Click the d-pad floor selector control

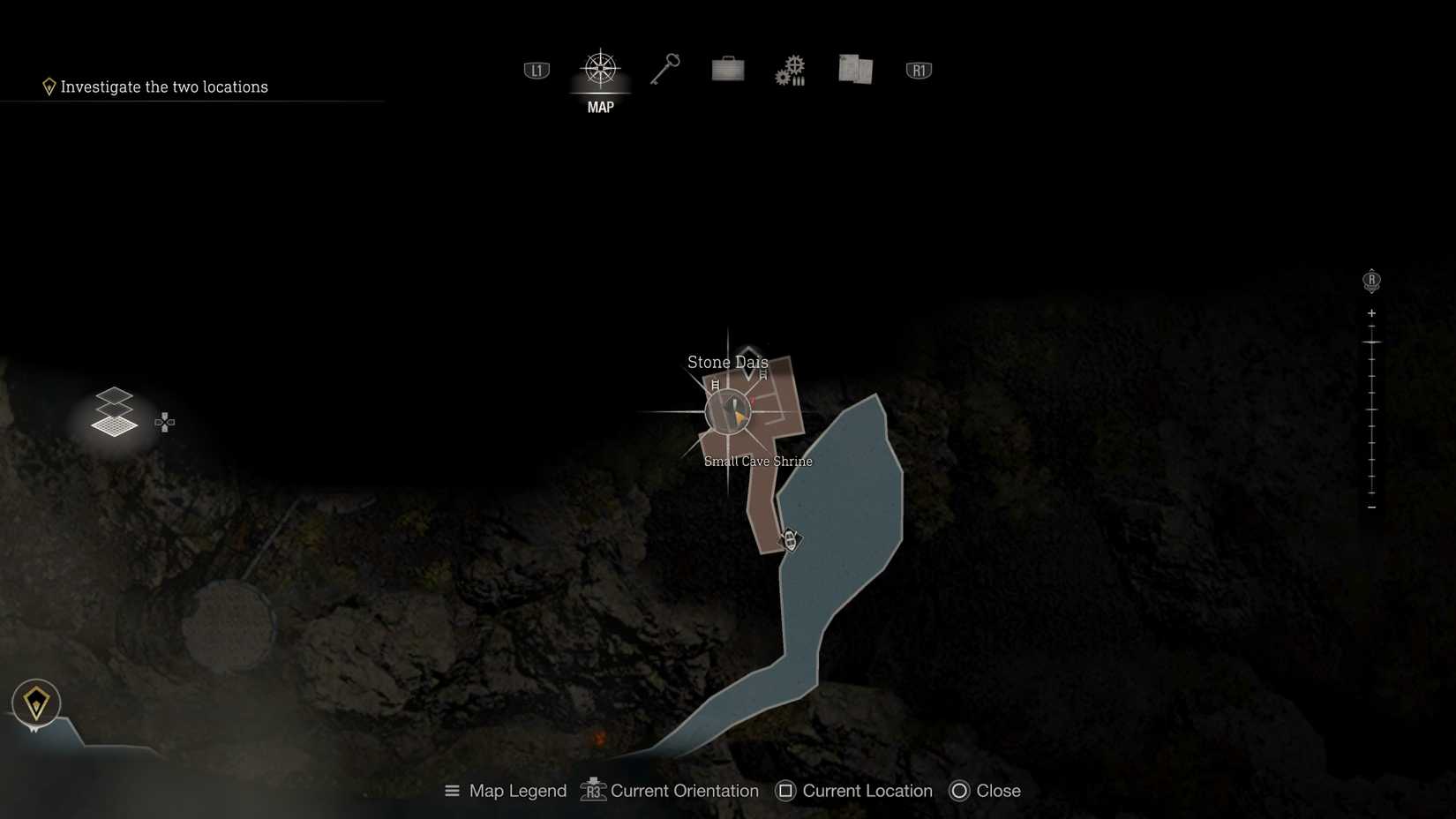(165, 423)
